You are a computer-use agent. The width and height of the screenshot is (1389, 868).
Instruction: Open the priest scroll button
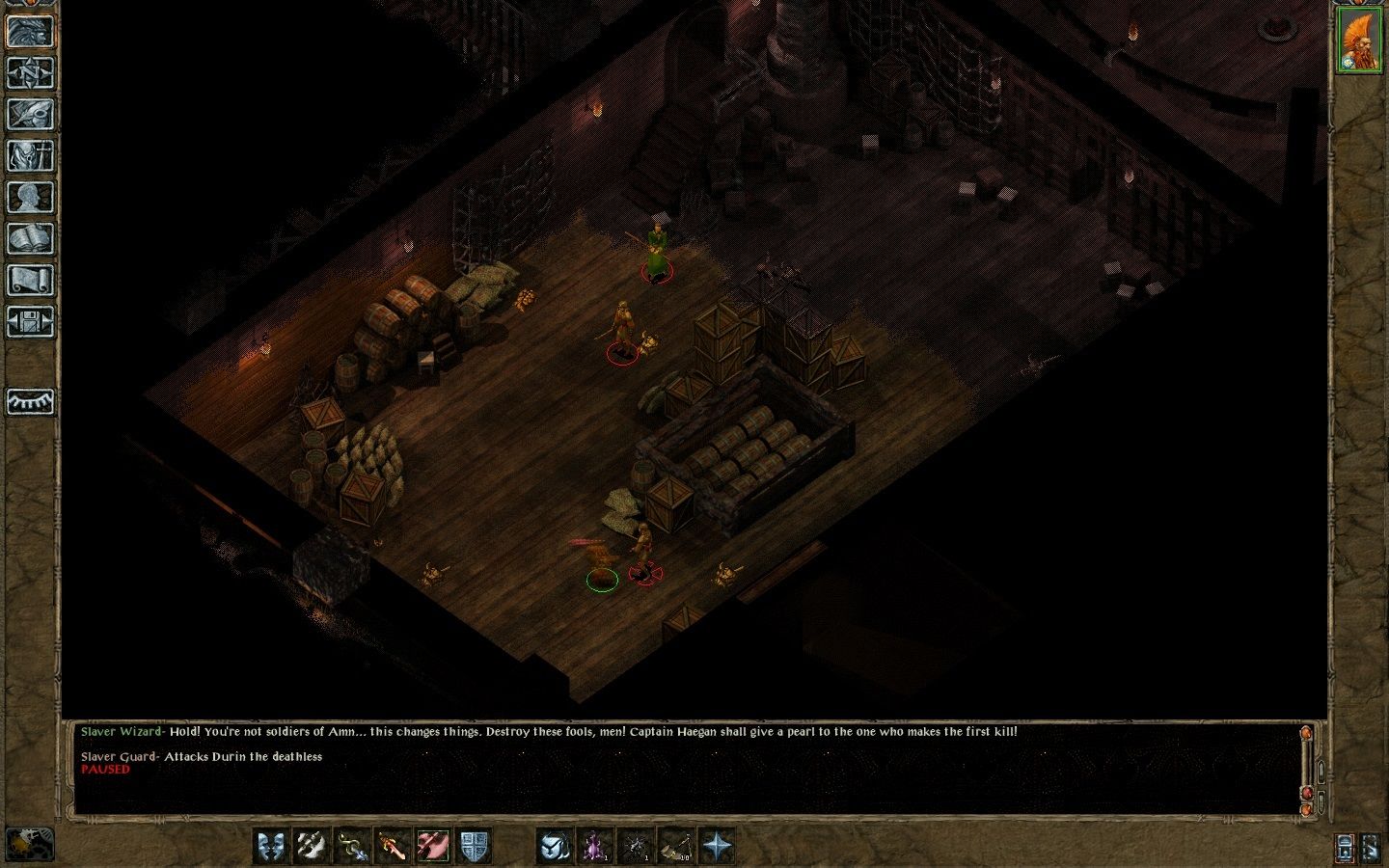30,280
